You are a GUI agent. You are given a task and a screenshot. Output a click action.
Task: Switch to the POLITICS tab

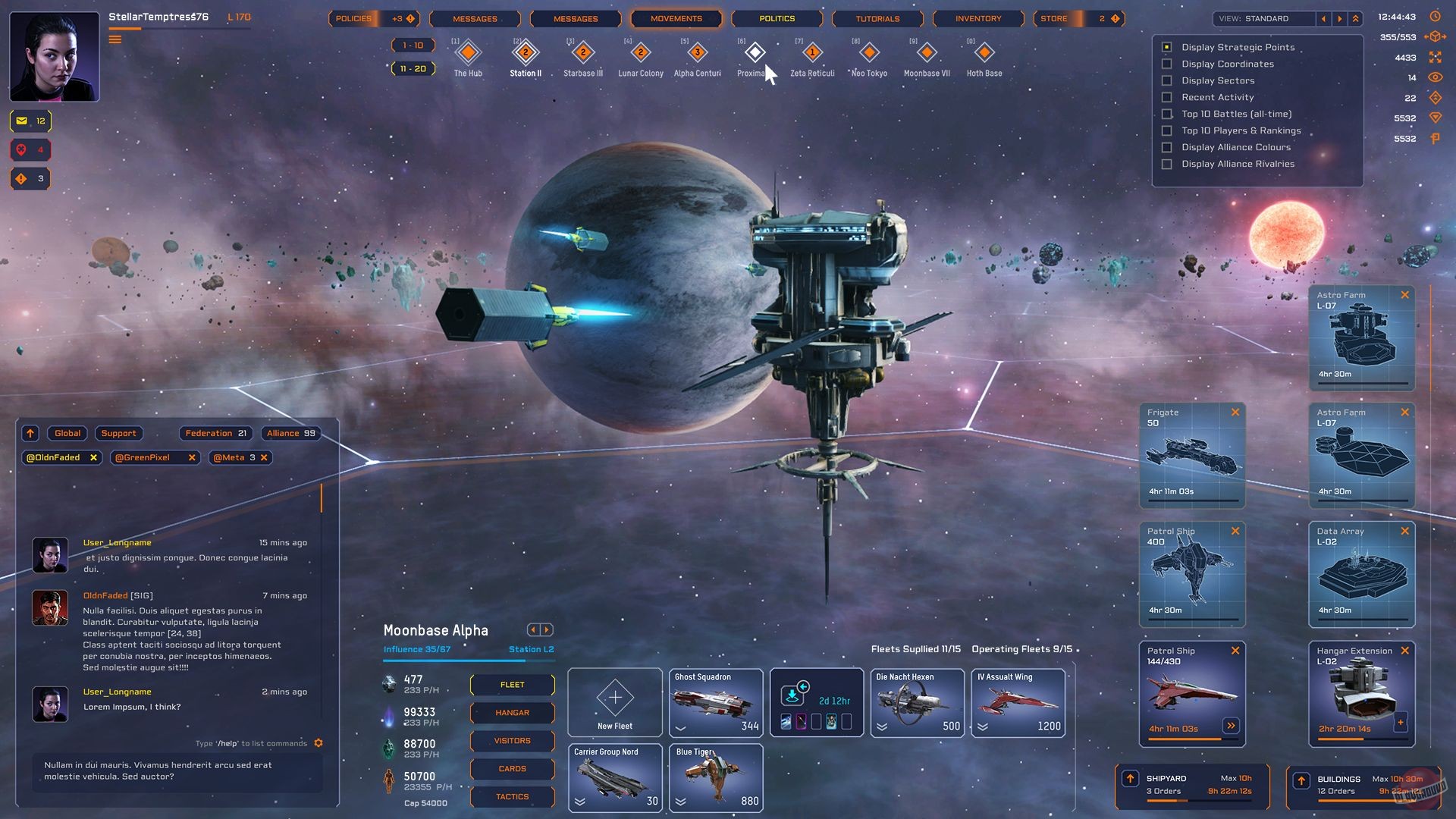click(777, 18)
